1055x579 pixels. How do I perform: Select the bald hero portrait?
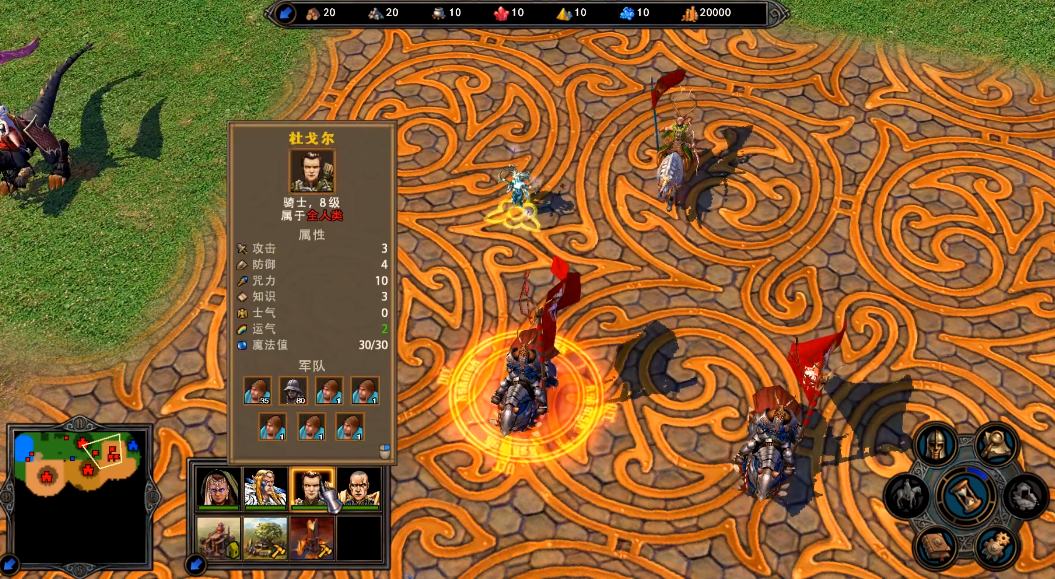point(359,490)
